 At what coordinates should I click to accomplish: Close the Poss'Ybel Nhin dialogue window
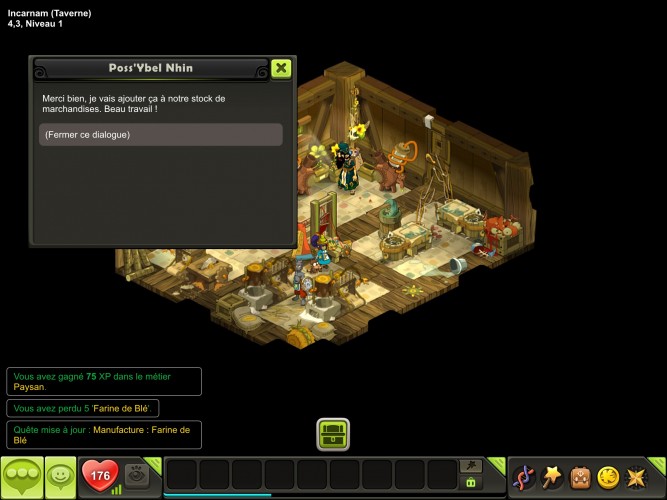(x=281, y=68)
